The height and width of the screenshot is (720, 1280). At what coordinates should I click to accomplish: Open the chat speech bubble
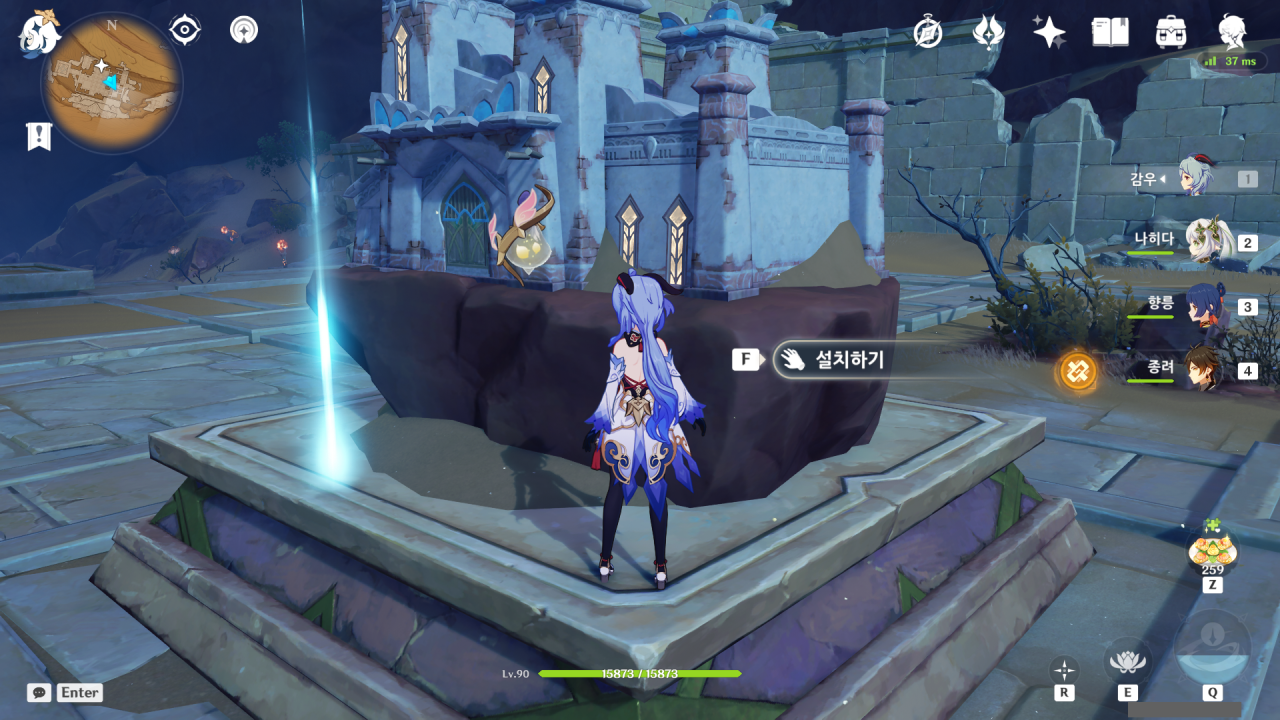(39, 692)
